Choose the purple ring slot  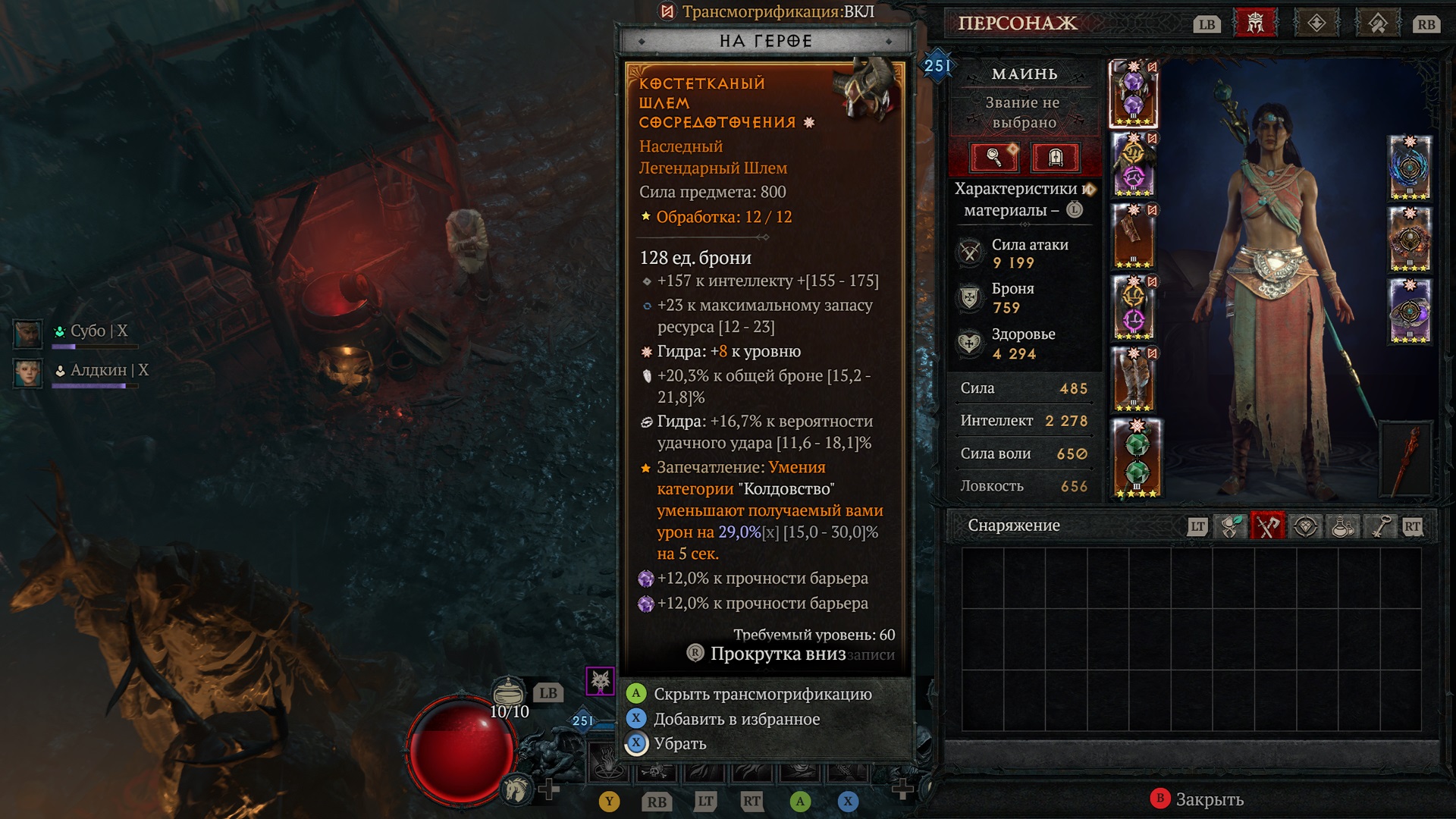coord(1409,311)
